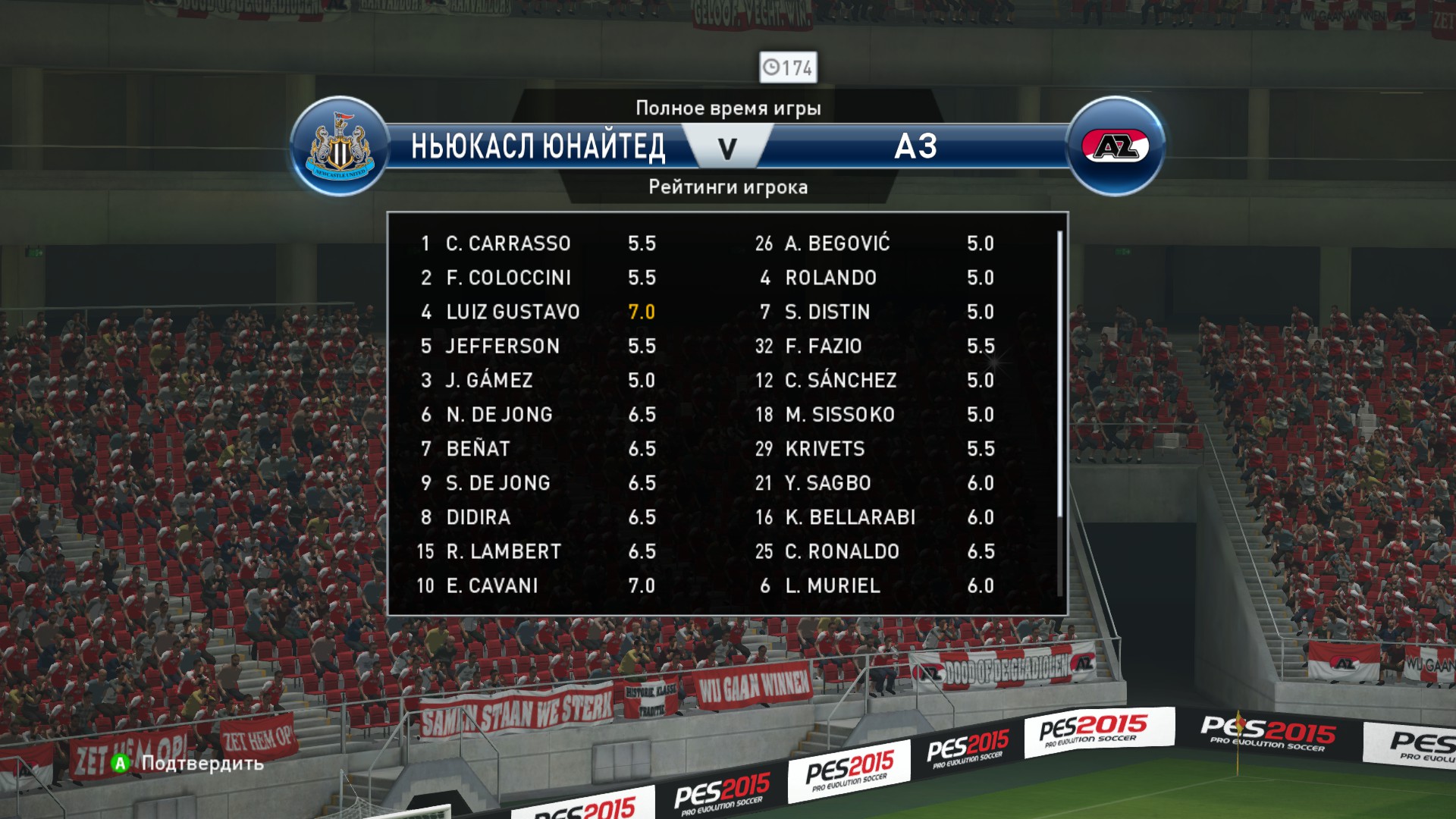Select C. Carrasso's rating row

[538, 243]
